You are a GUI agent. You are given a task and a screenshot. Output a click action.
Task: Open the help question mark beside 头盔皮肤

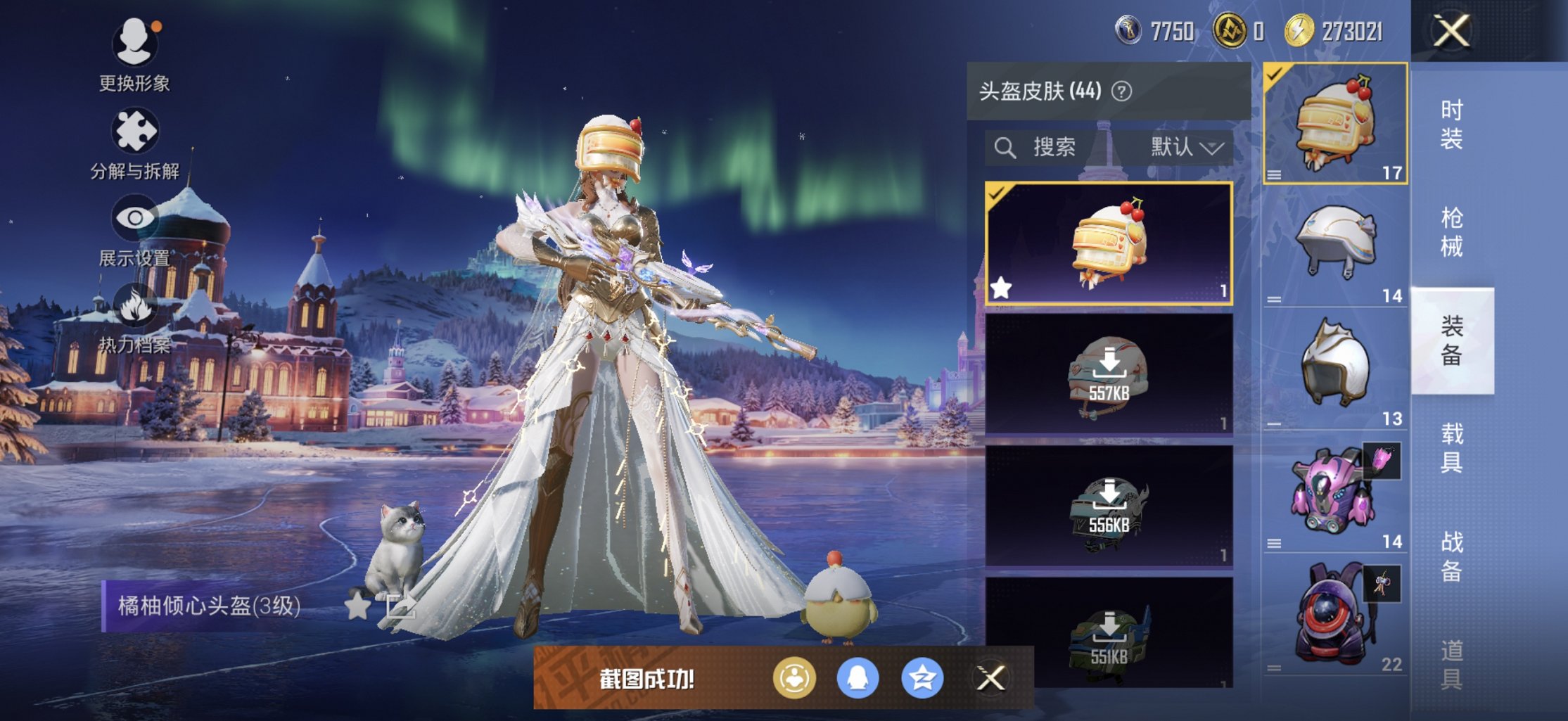[x=1121, y=90]
